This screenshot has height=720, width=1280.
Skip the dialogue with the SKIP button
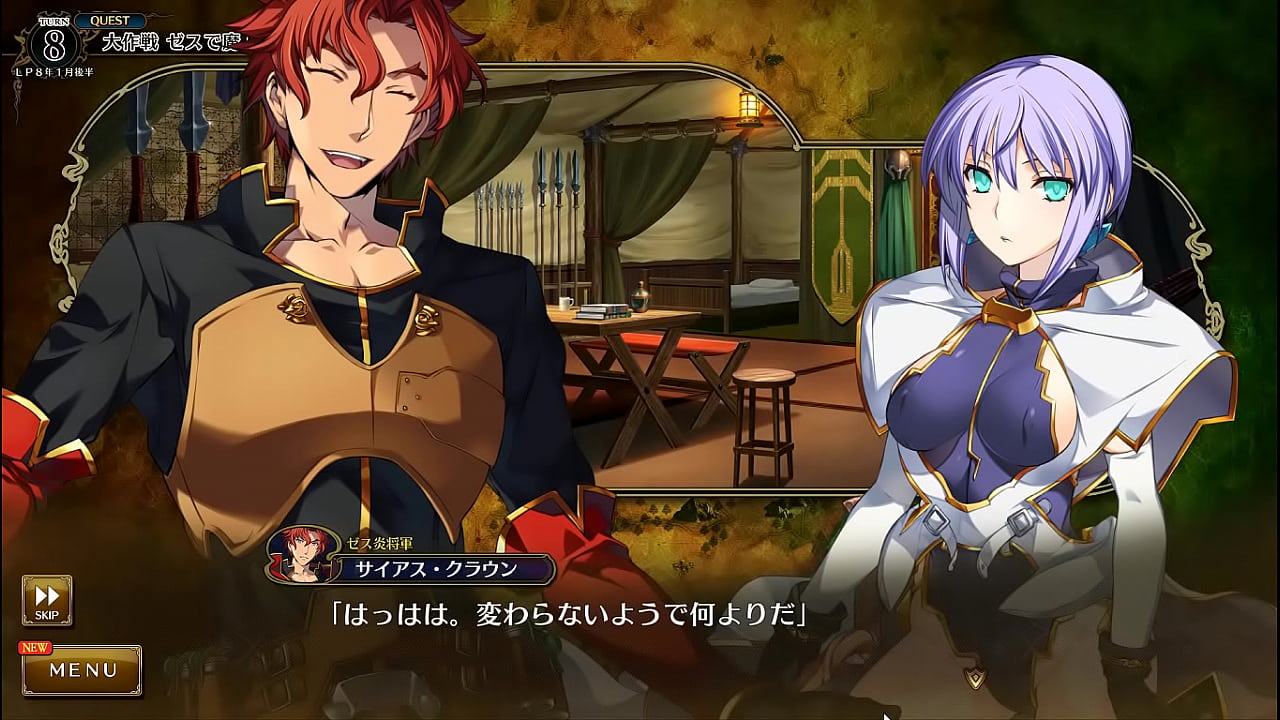[x=47, y=599]
